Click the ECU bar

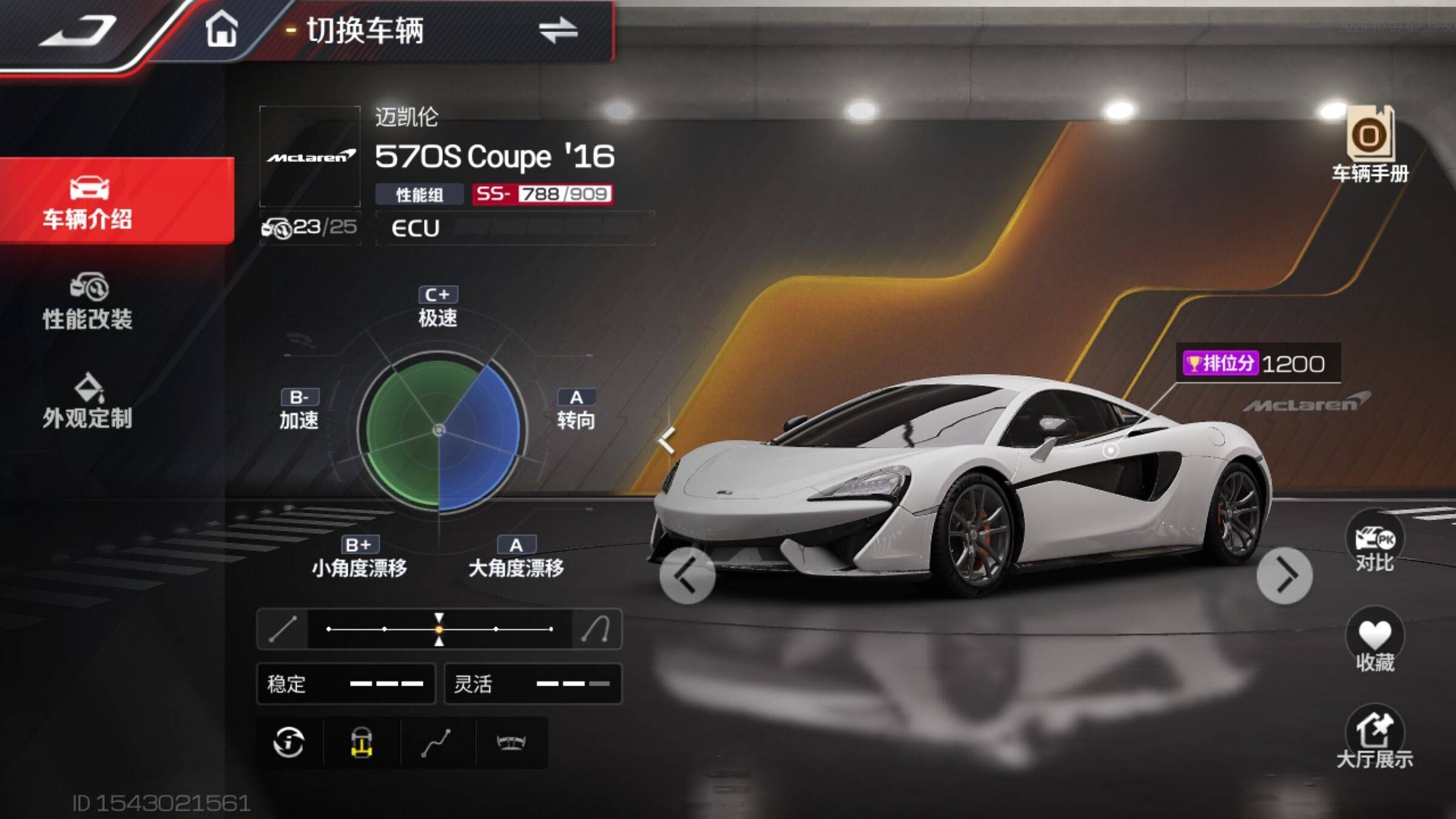point(514,228)
